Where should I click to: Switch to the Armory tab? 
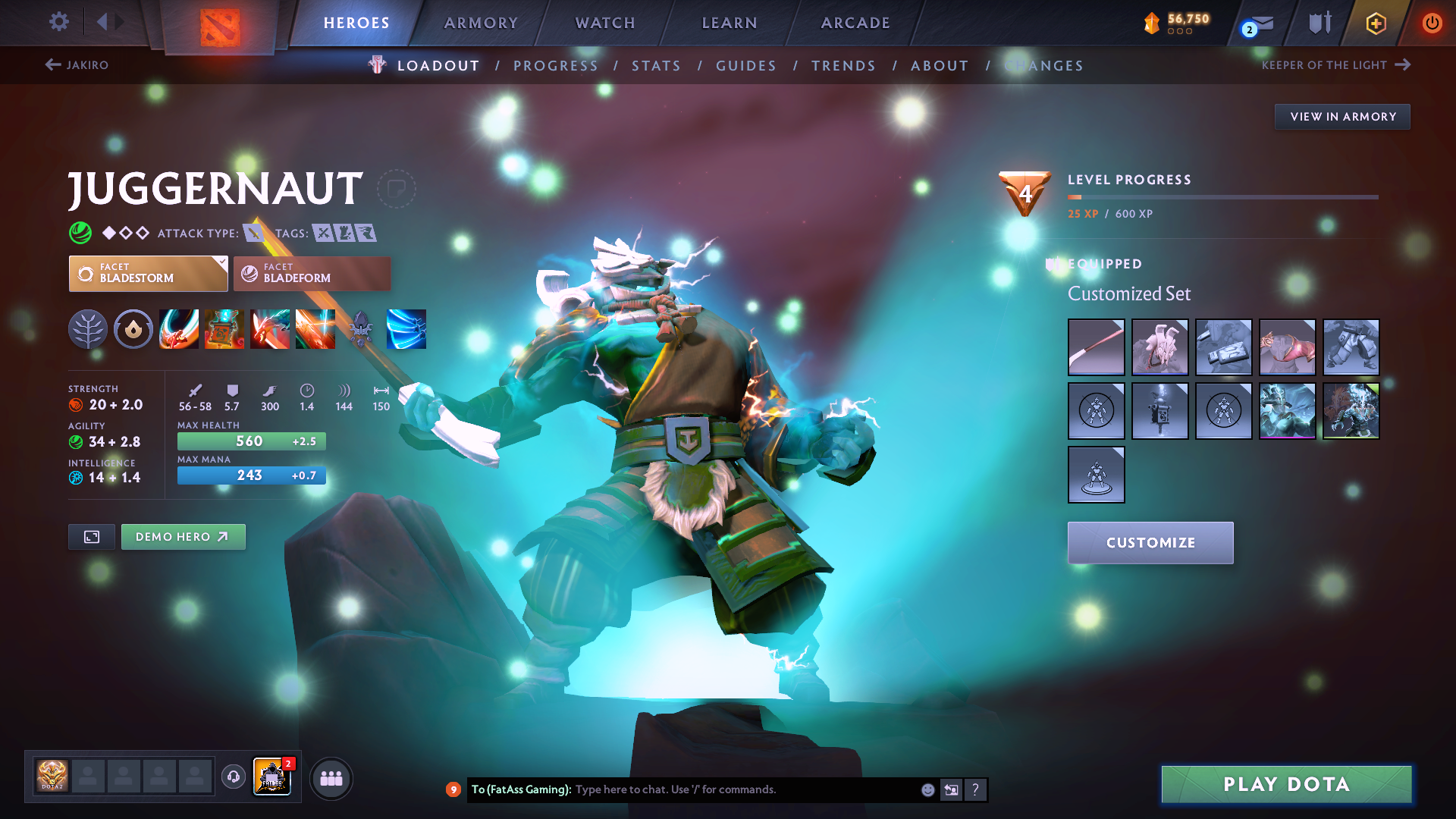tap(481, 23)
